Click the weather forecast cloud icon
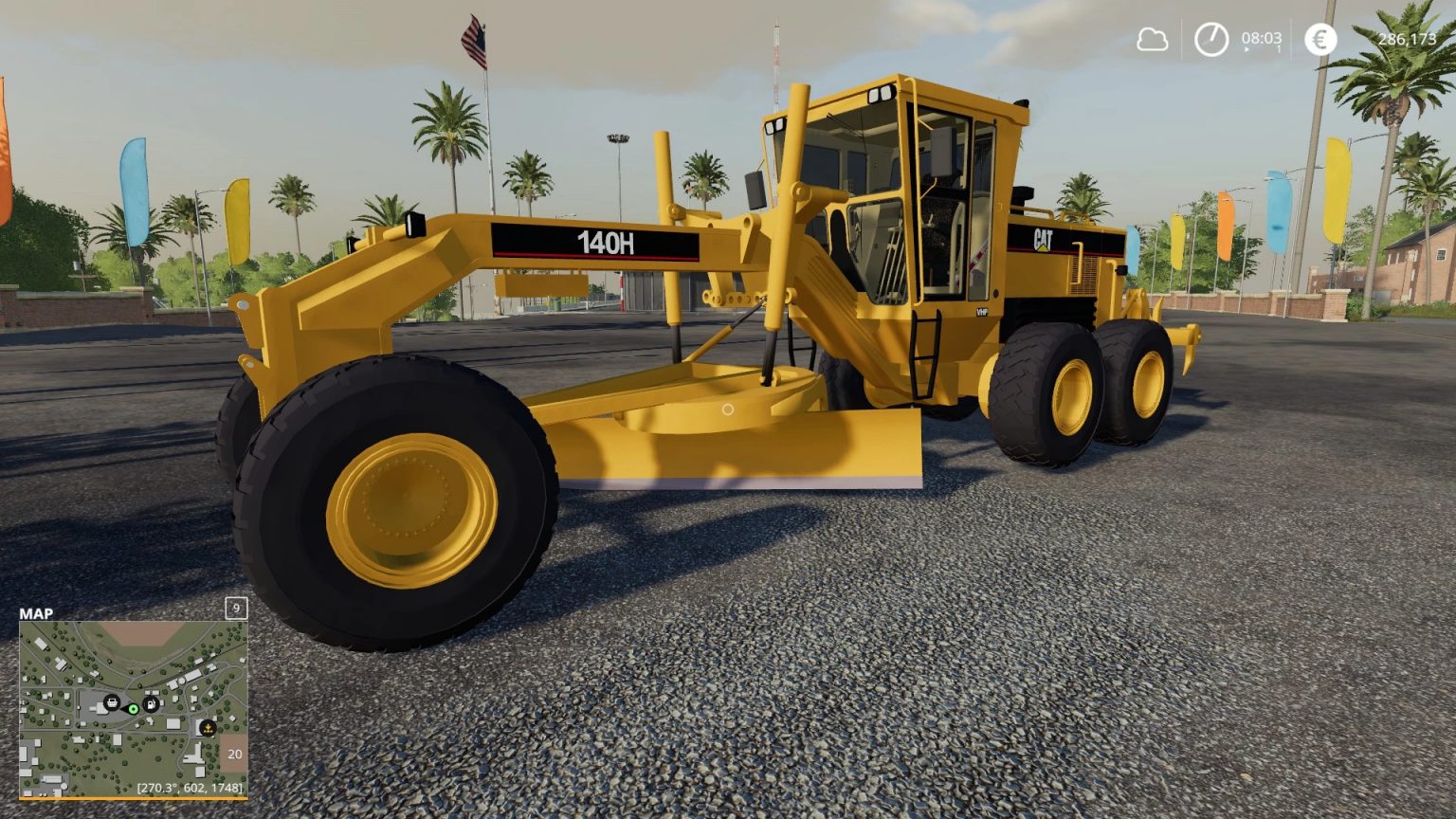This screenshot has width=1456, height=819. click(x=1154, y=38)
